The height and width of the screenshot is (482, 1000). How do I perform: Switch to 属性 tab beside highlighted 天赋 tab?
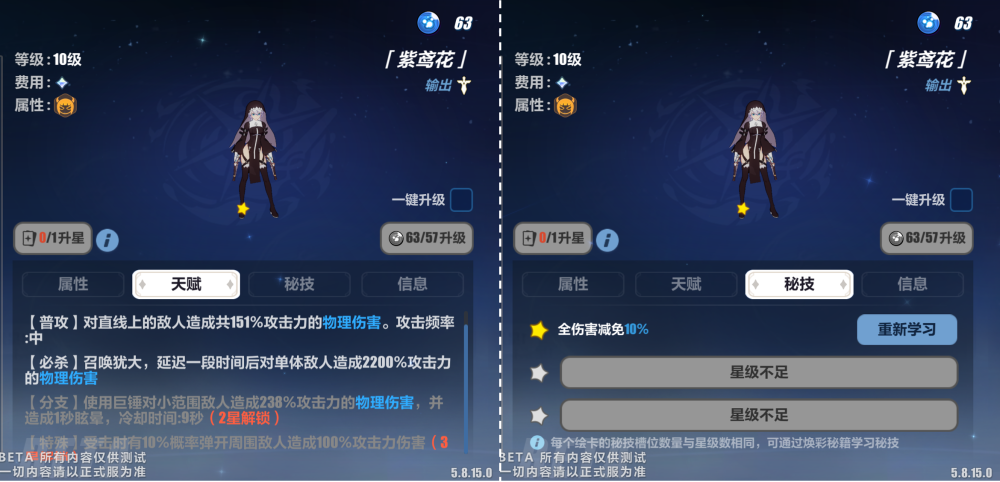coord(74,284)
